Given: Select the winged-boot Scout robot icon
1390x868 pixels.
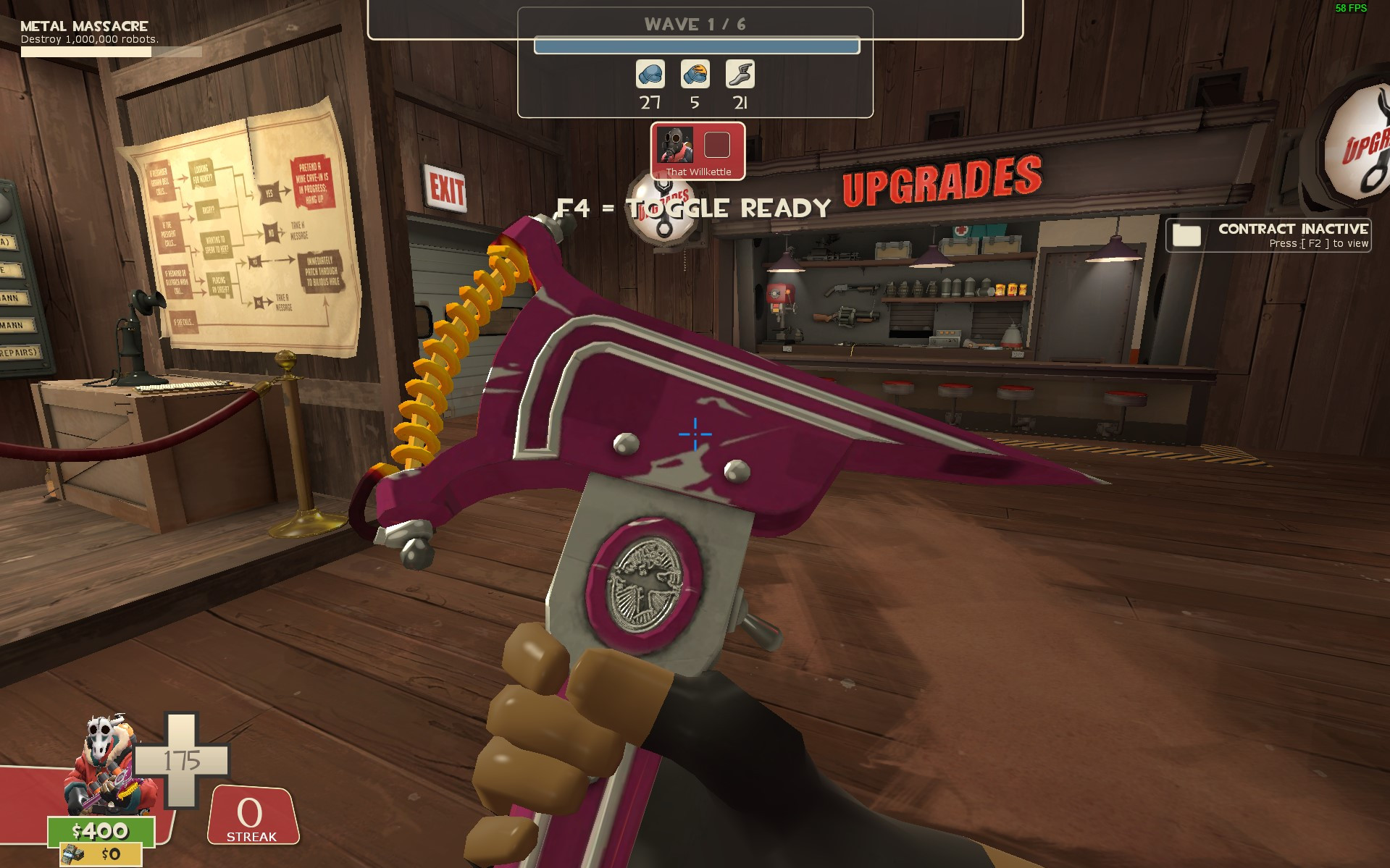Looking at the screenshot, I should 740,75.
